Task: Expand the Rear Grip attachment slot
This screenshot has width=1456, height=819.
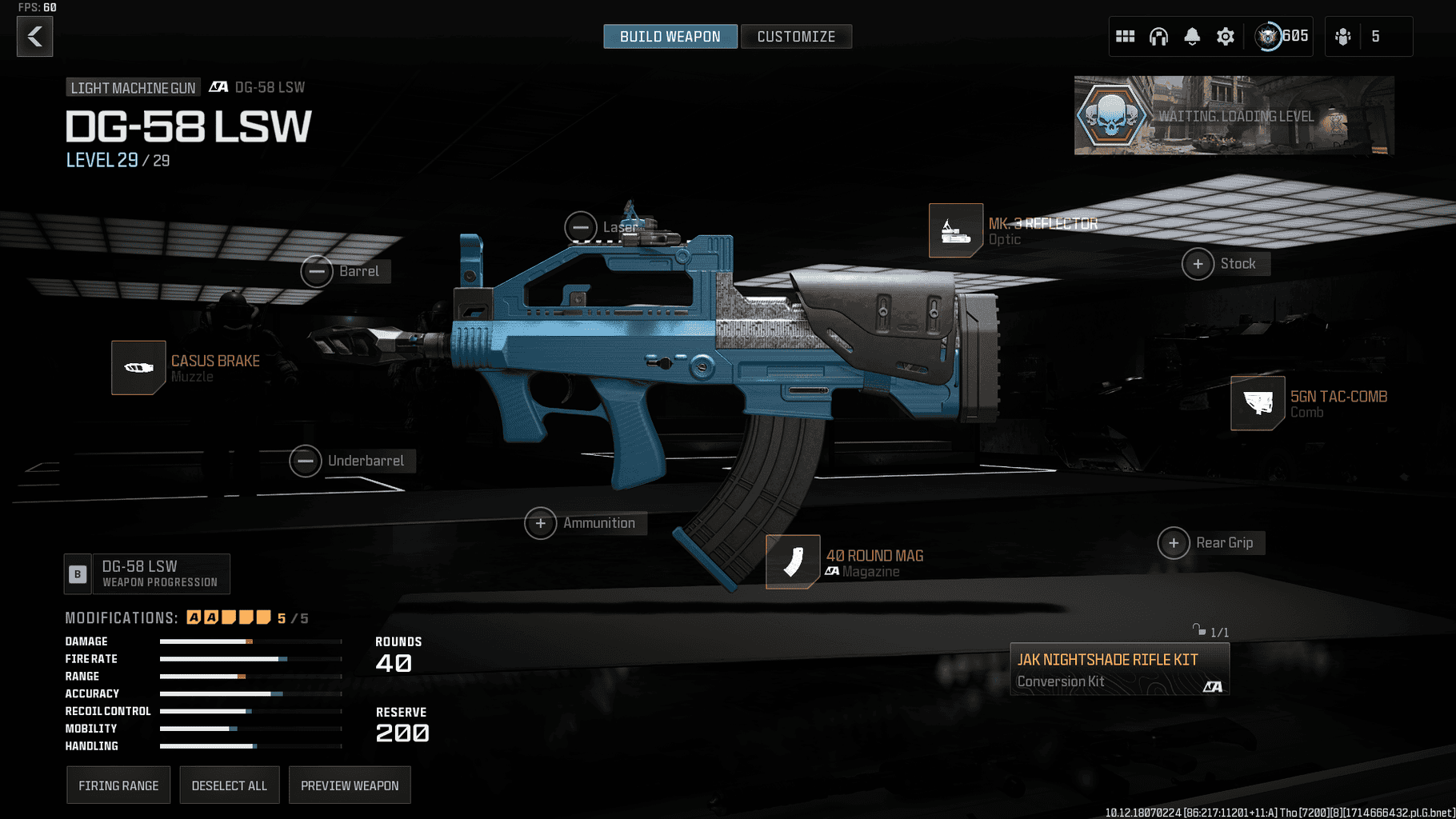Action: point(1174,542)
